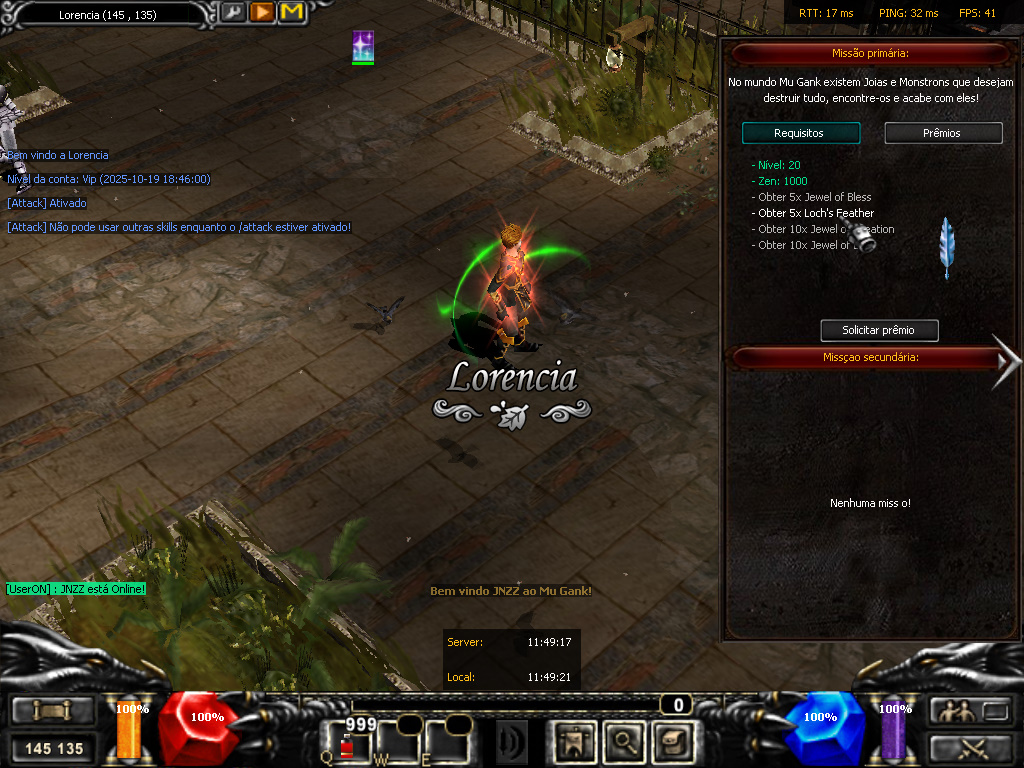Select the purple sparkle buff icon
This screenshot has height=768, width=1024.
click(x=363, y=46)
